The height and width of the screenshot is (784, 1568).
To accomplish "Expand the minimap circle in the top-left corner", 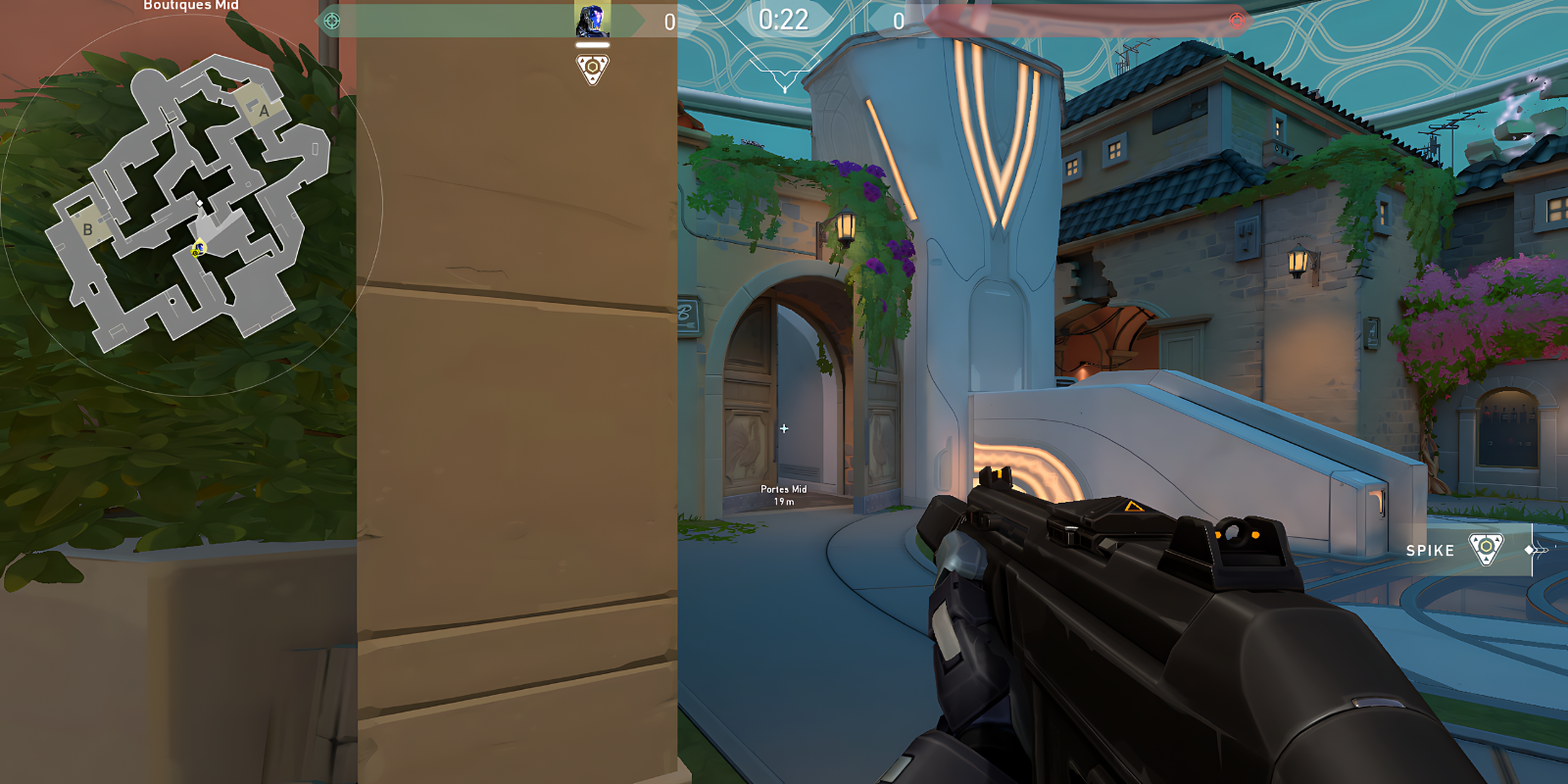I will 196,196.
